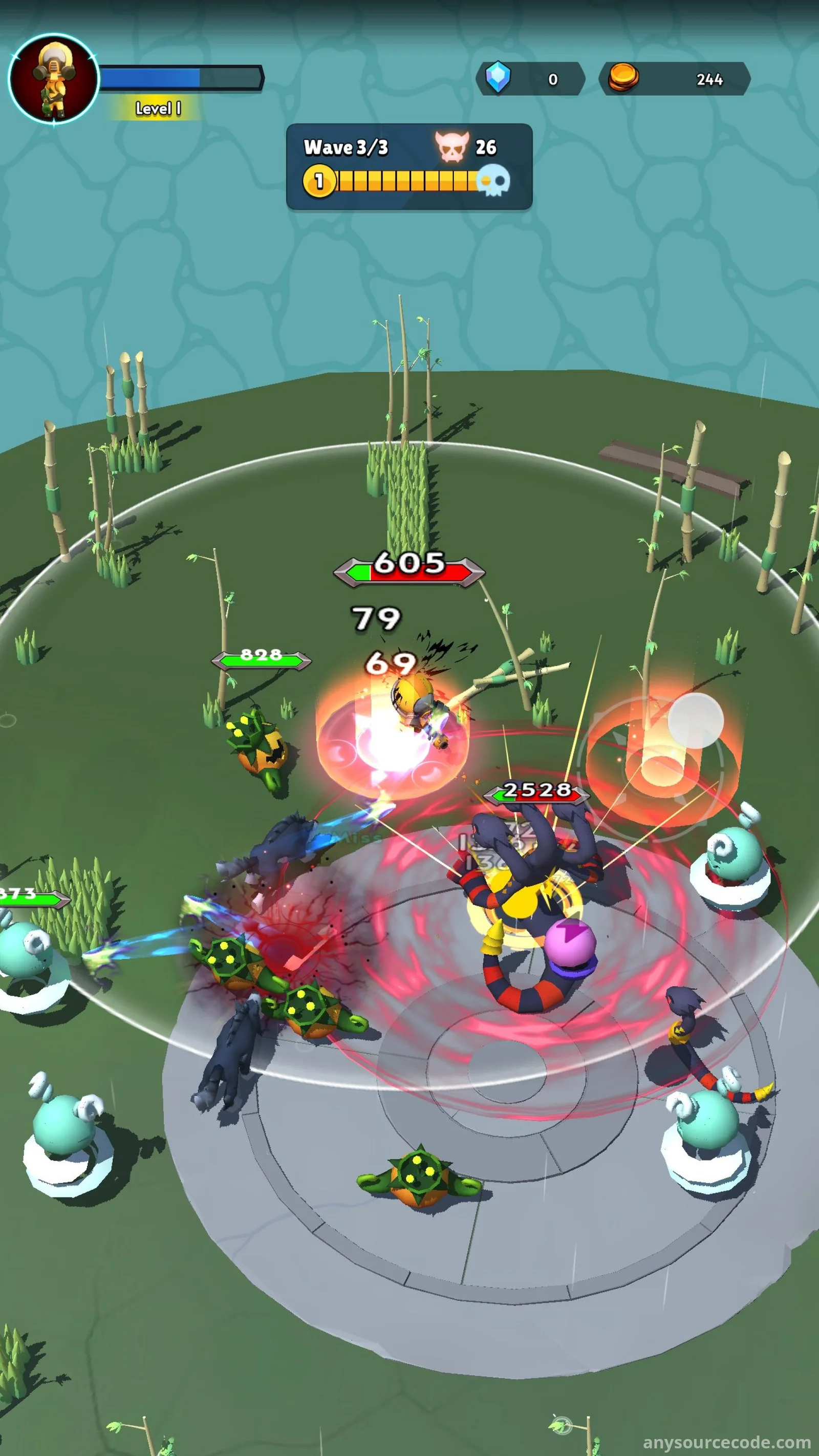The height and width of the screenshot is (1456, 819).
Task: Tap the blue gem currency icon
Action: (498, 78)
